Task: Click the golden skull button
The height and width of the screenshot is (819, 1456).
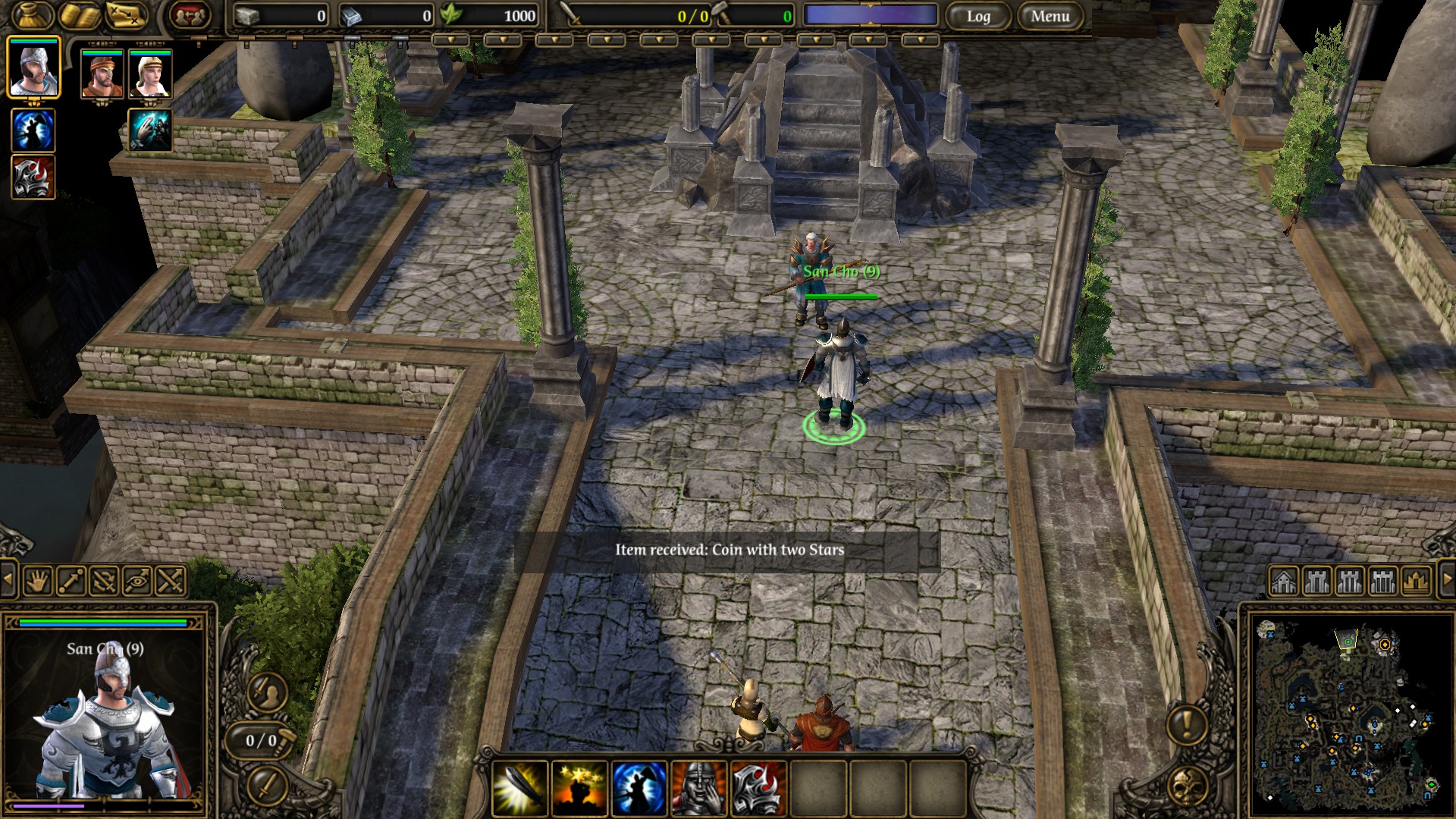Action: click(1187, 786)
